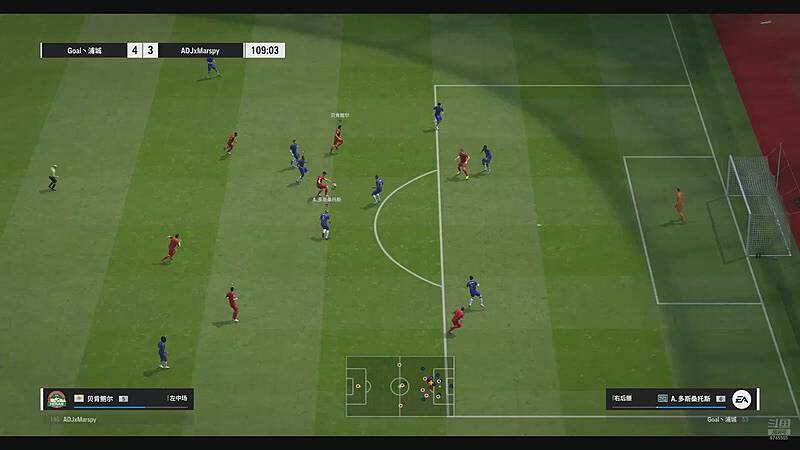The width and height of the screenshot is (800, 450).
Task: Click the pitch radar minimap
Action: click(400, 385)
